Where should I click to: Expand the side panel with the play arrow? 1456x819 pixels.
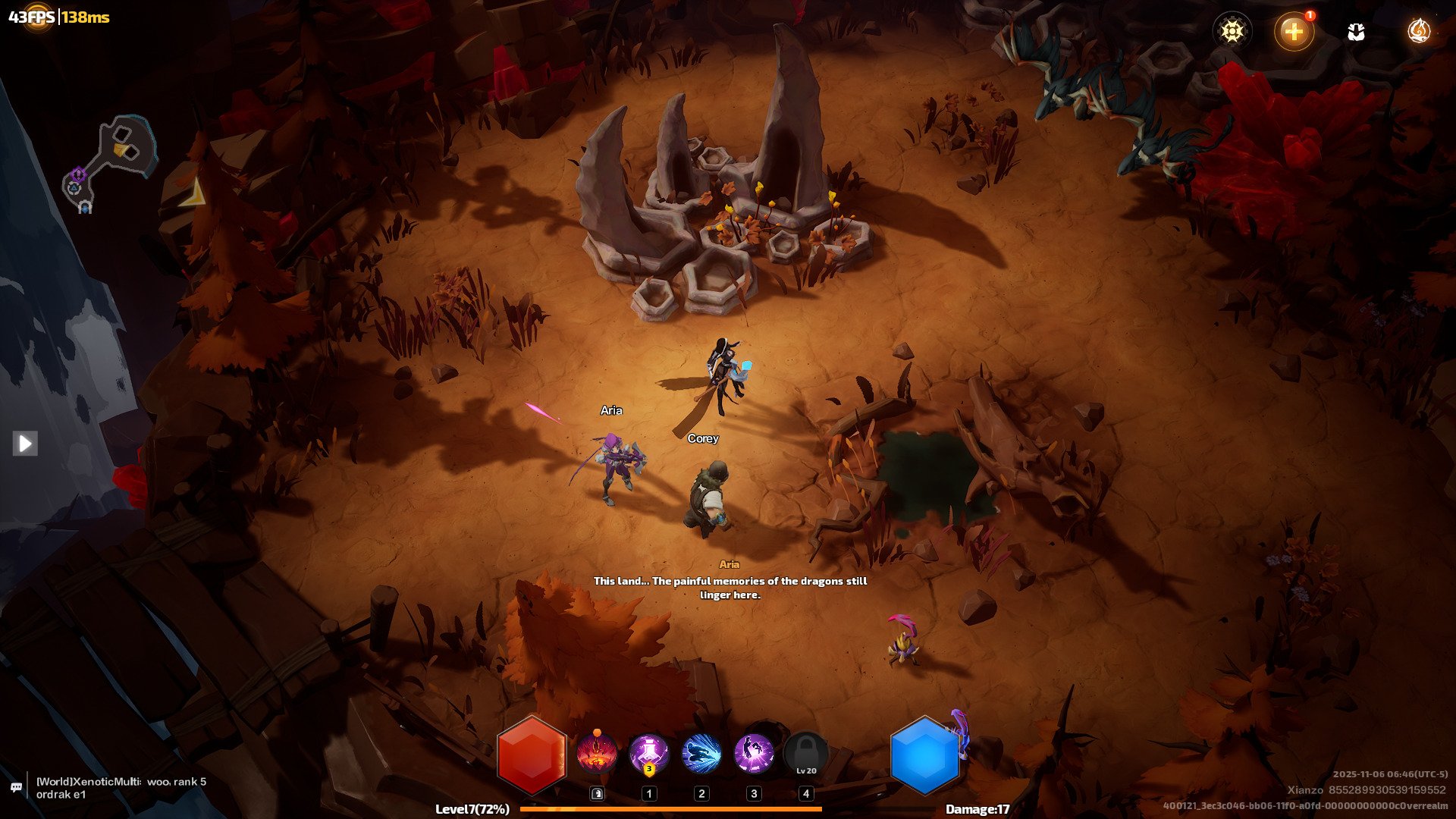coord(25,443)
